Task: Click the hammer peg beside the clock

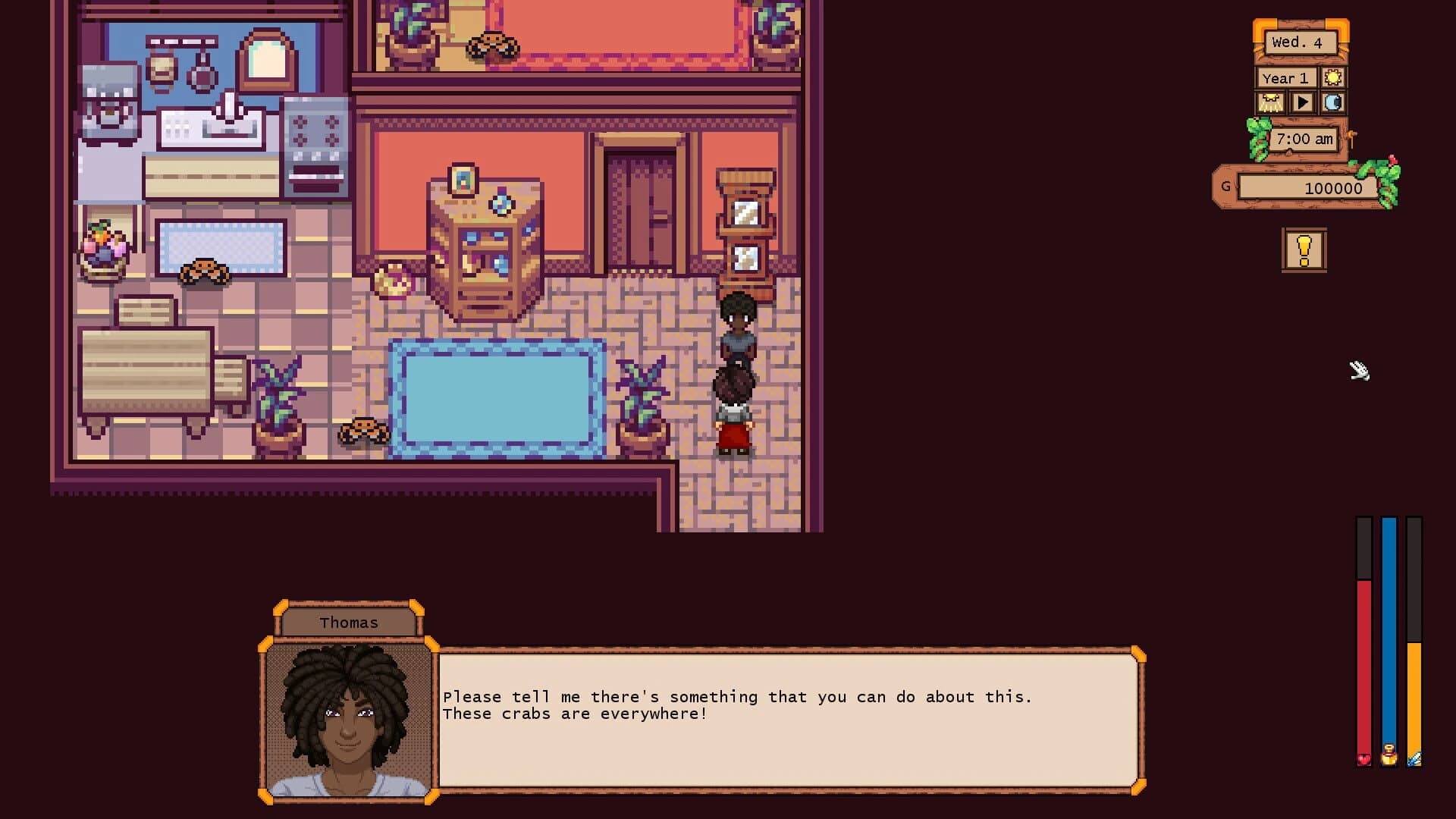Action: point(1352,138)
